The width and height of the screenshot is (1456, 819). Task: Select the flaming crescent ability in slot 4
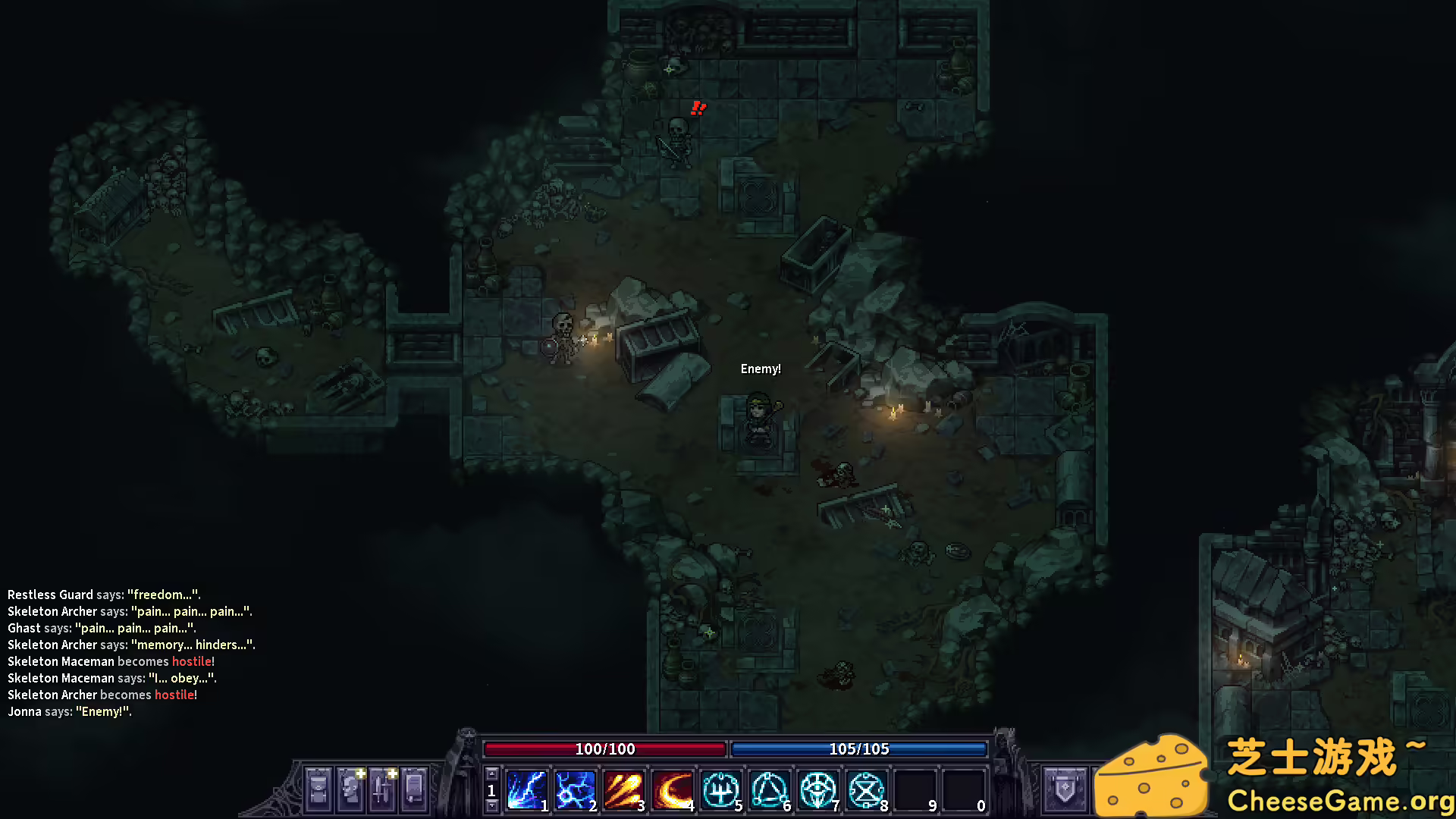pyautogui.click(x=672, y=790)
